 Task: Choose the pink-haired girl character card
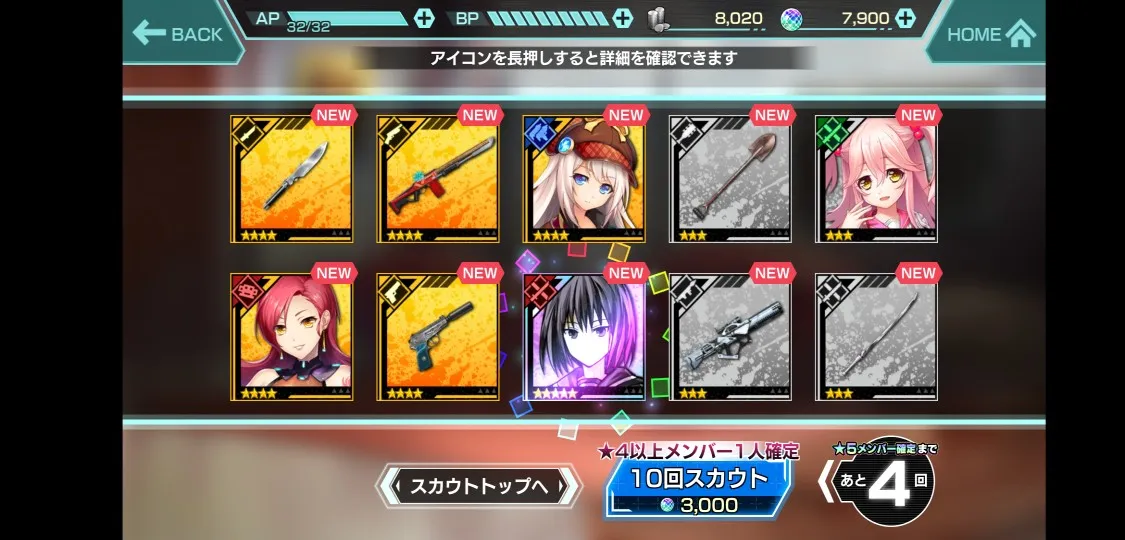click(876, 180)
